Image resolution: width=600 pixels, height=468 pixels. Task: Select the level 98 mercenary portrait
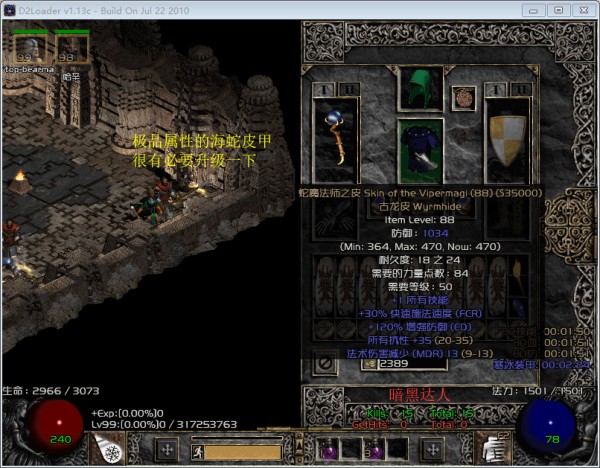tap(70, 48)
